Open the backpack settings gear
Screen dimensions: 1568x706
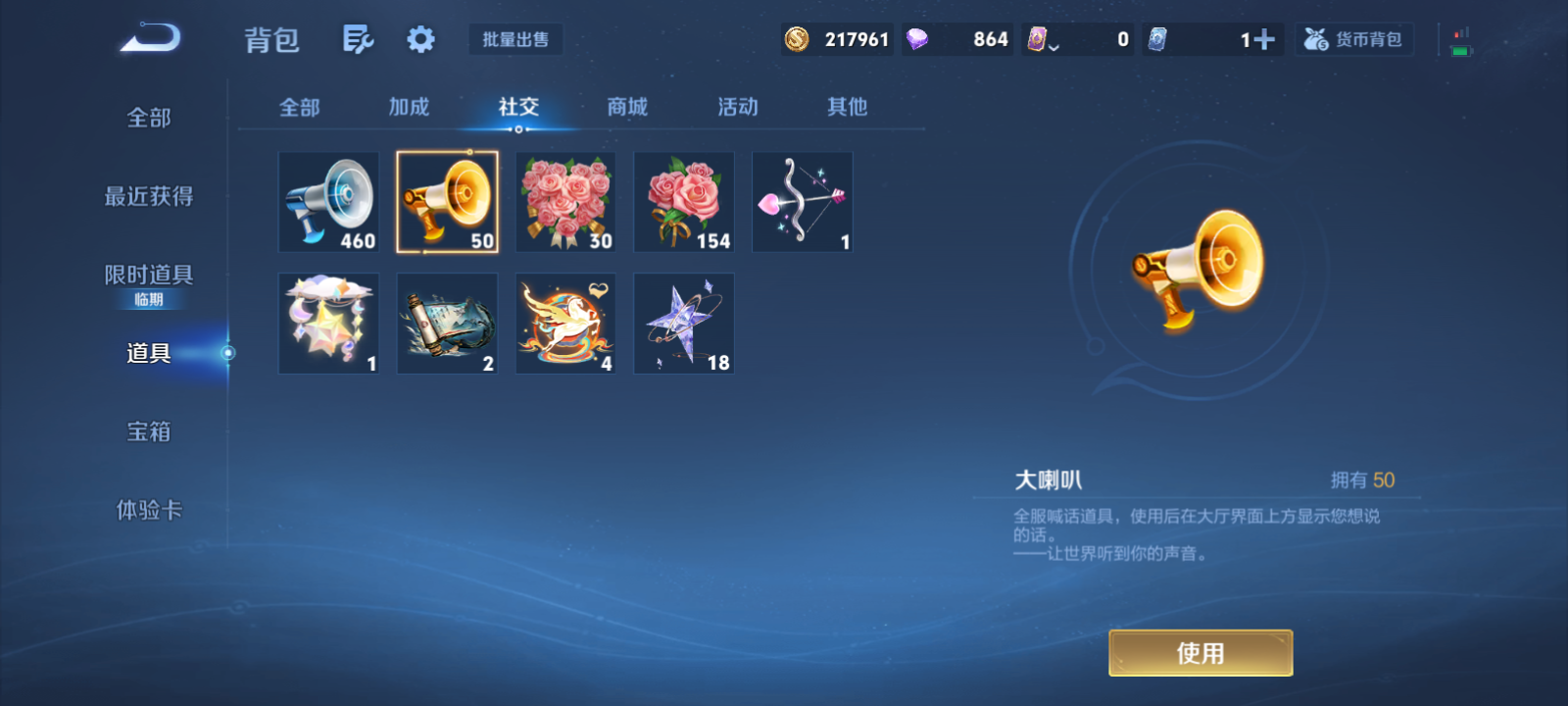[420, 37]
